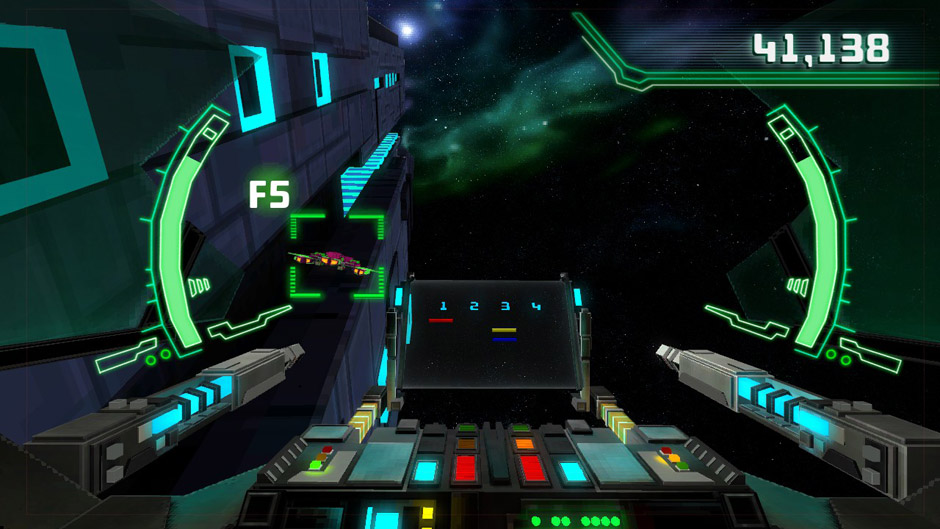
Task: Select number 2 on the cockpit display
Action: pos(474,306)
